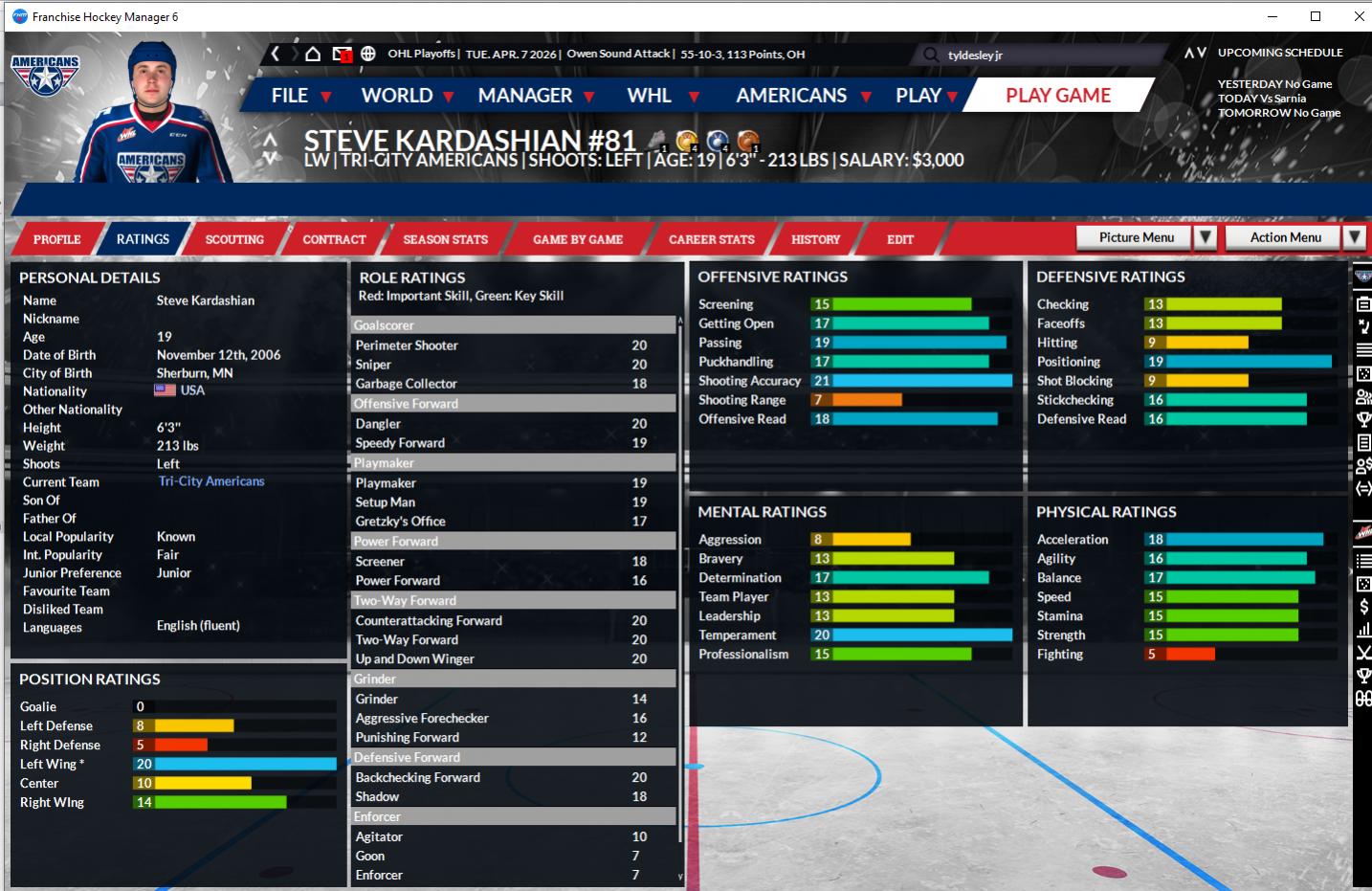
Task: Go to the home screen icon
Action: click(x=313, y=54)
